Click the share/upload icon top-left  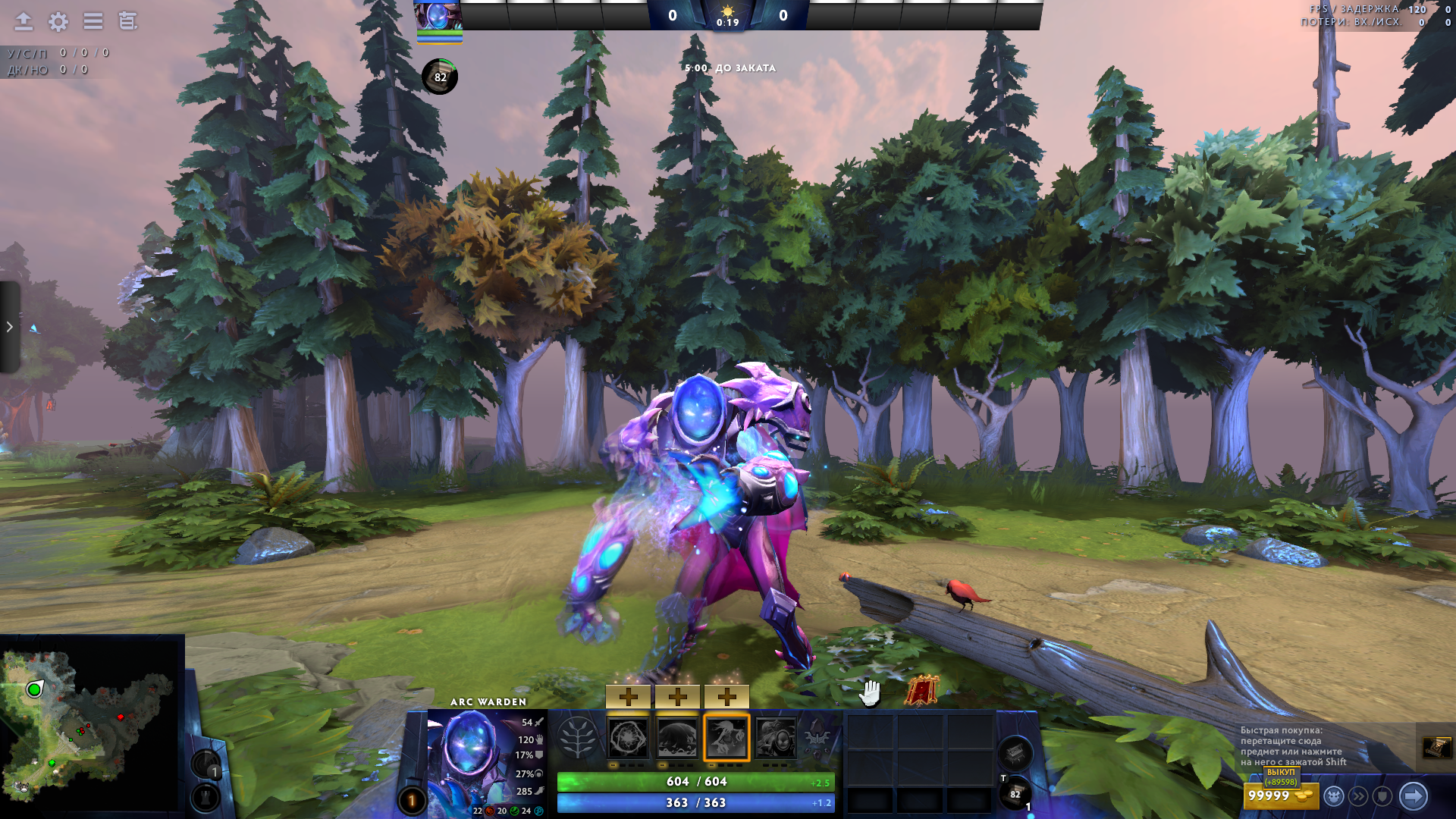[22, 22]
